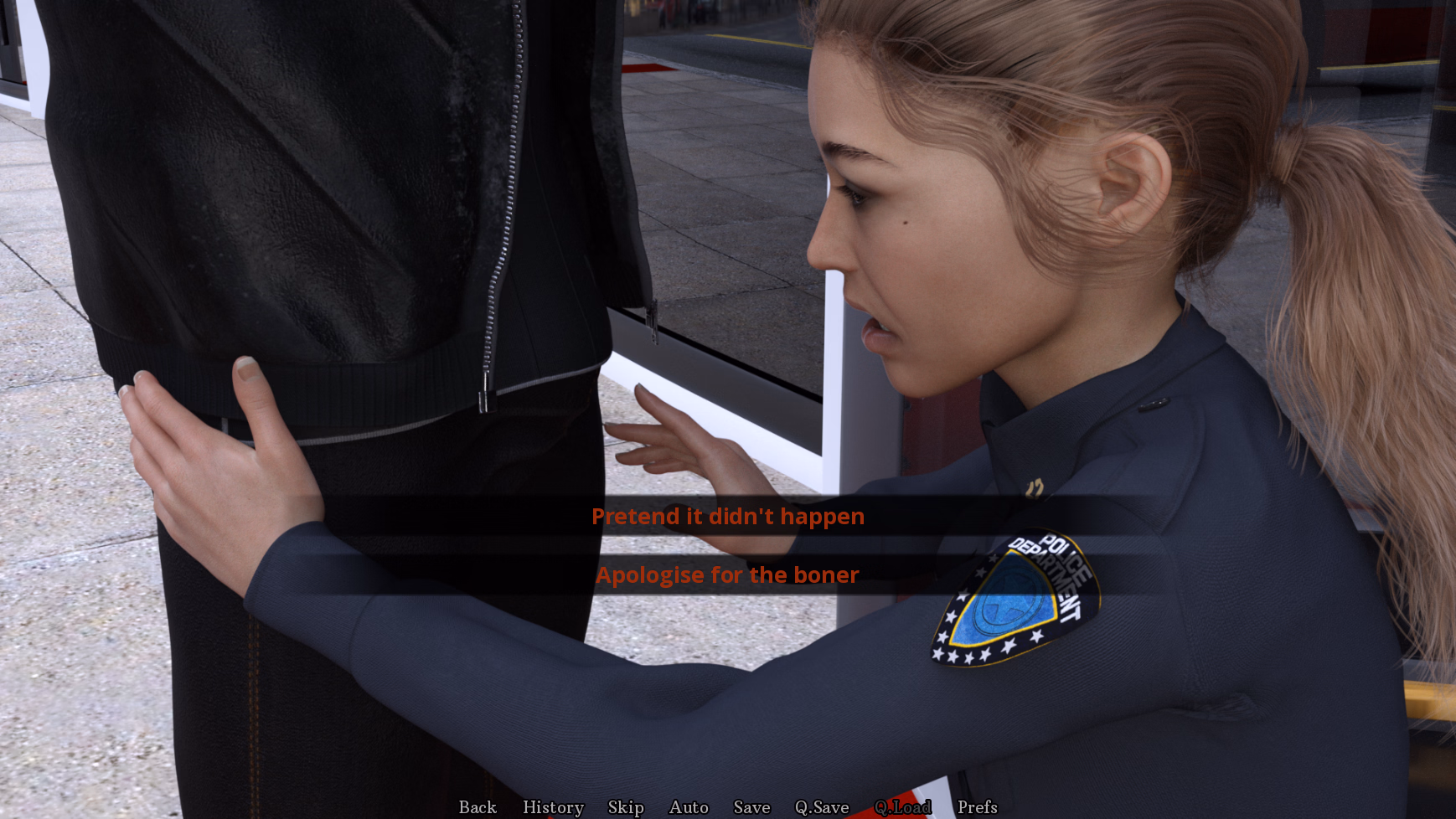
Task: Quick save the current scene
Action: point(822,807)
